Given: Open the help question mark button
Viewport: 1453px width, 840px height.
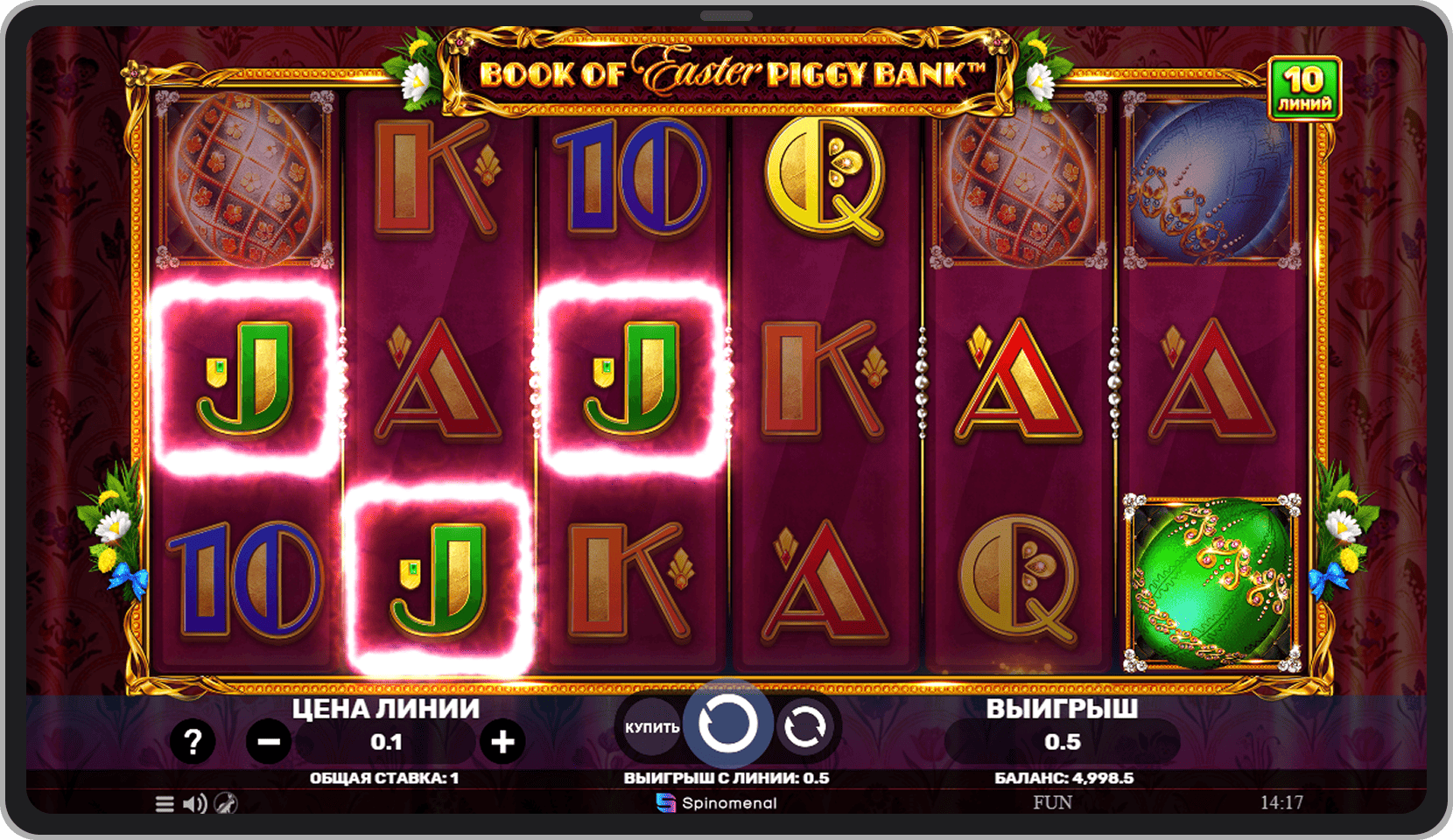Looking at the screenshot, I should click(193, 742).
